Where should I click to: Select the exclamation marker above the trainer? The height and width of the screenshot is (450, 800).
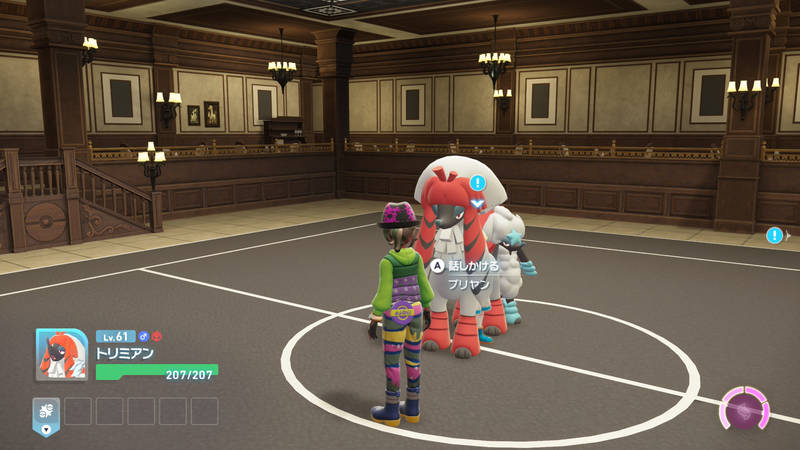point(478,183)
